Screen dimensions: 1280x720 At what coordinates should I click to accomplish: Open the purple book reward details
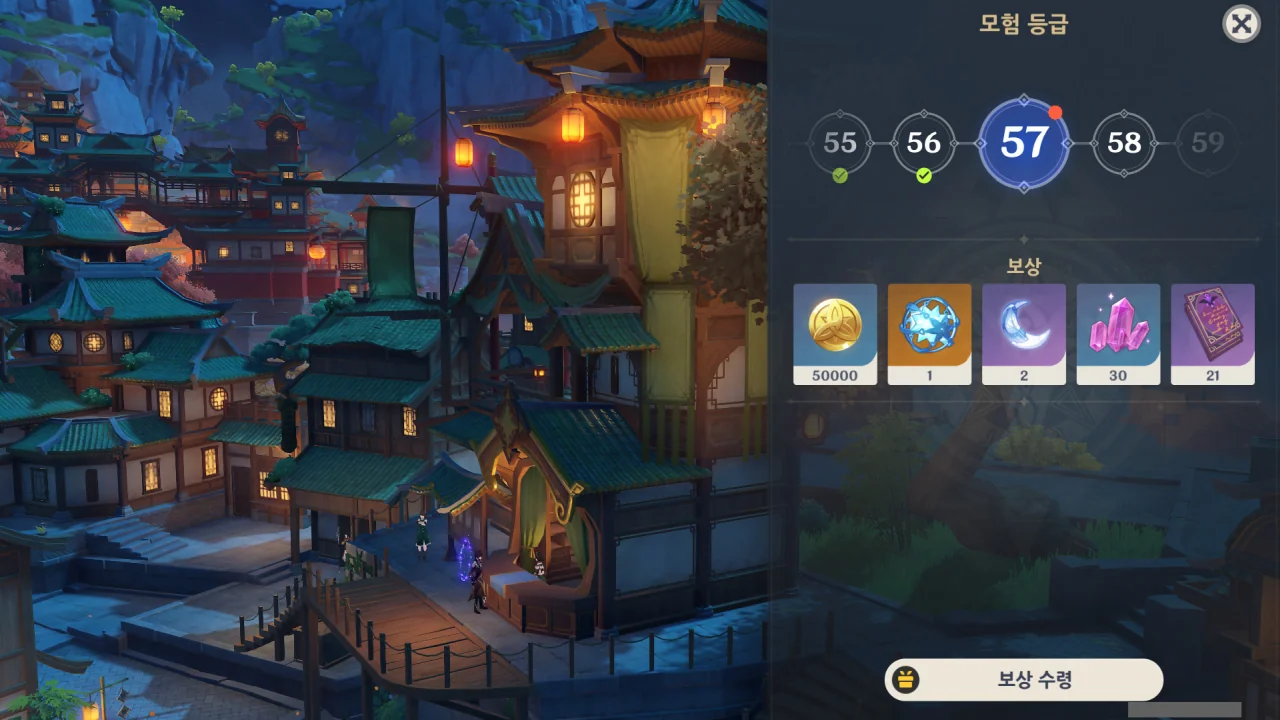[x=1212, y=333]
